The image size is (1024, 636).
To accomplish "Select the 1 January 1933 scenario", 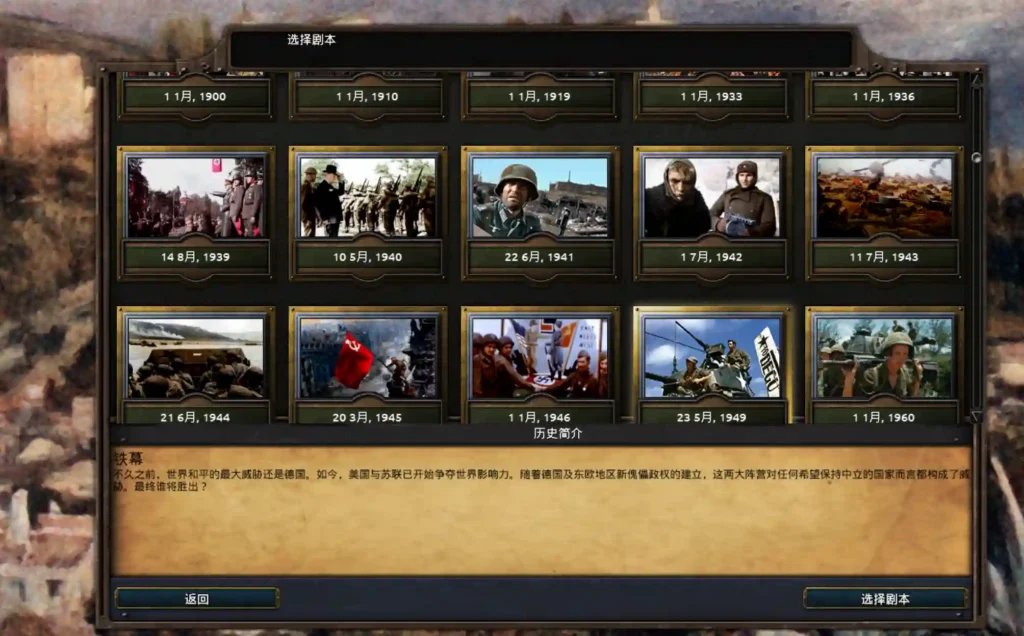I will [712, 97].
